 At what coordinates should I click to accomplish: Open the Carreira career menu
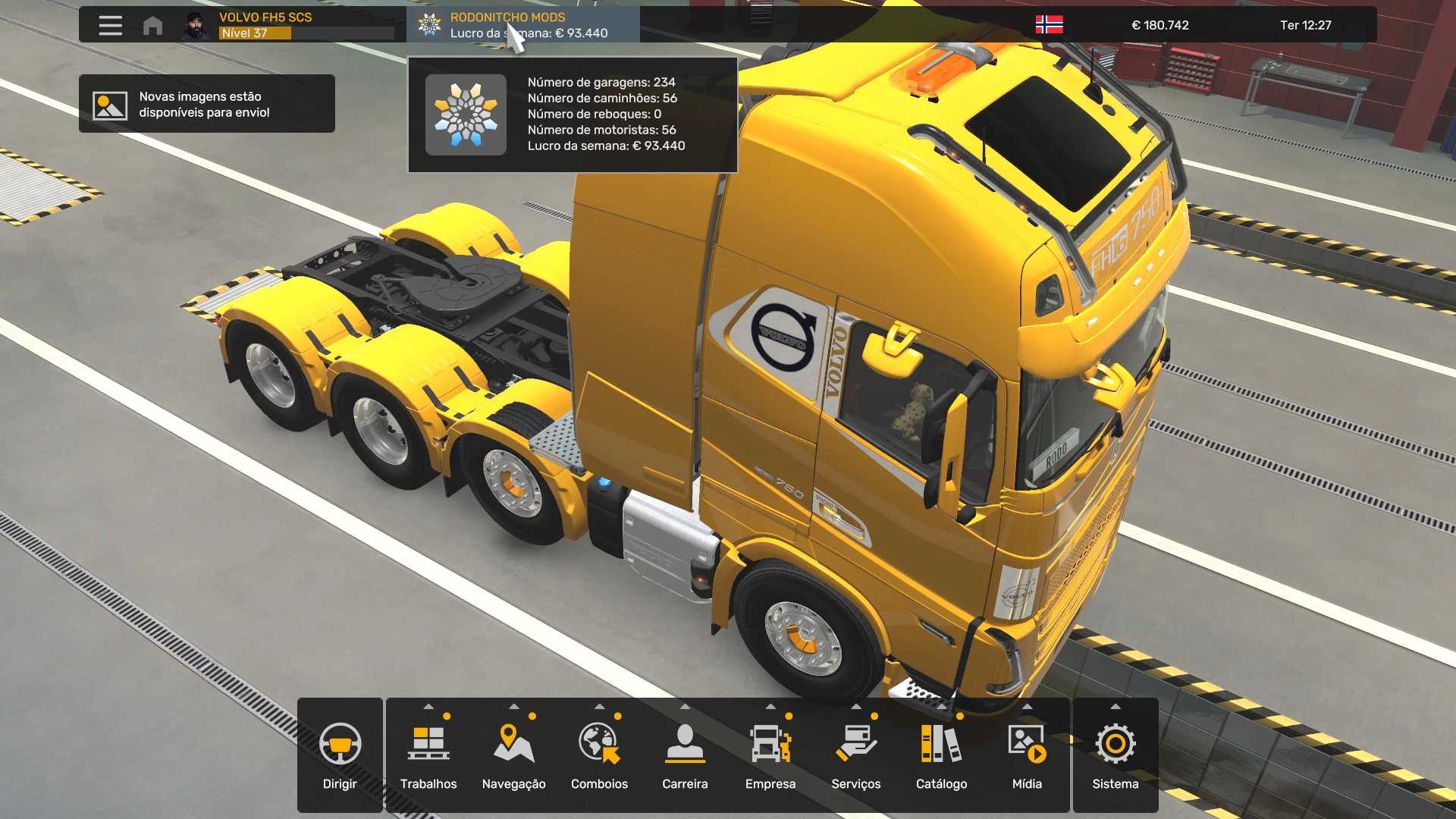[685, 755]
